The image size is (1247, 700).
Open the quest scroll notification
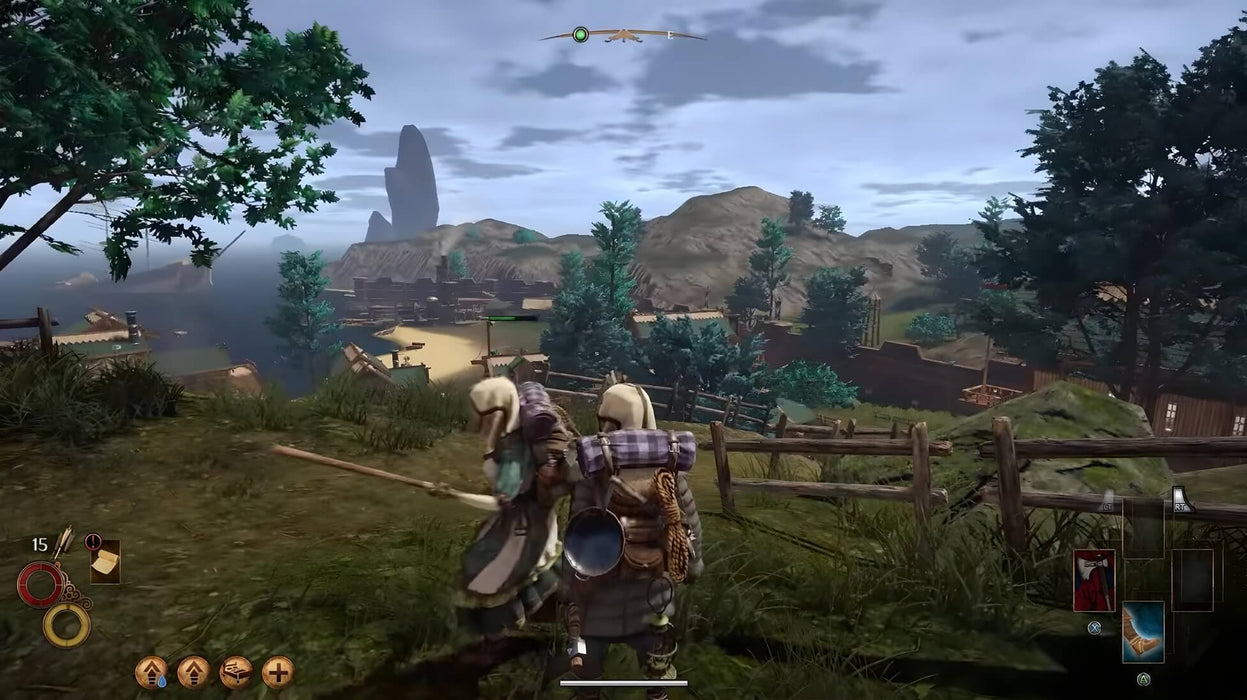point(104,562)
